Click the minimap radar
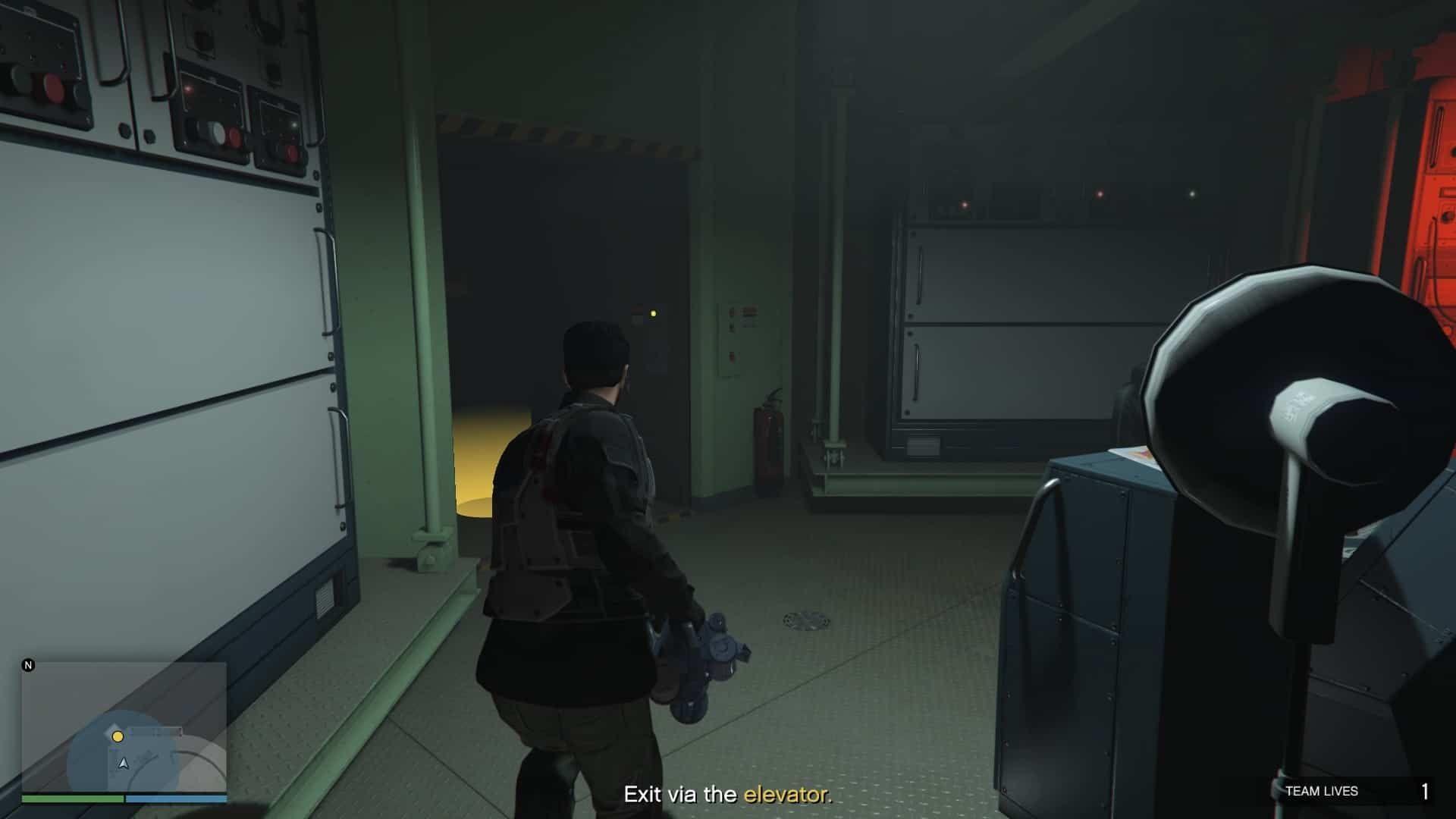Screen dimensions: 1456x819 (x=124, y=727)
